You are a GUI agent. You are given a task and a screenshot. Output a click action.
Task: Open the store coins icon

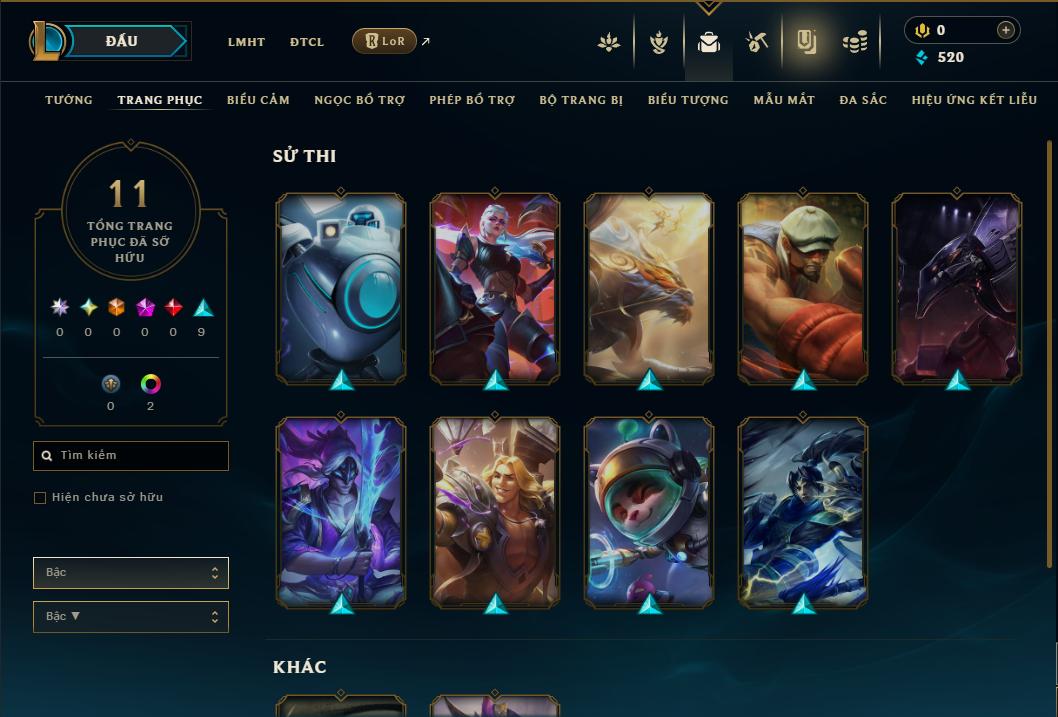point(854,42)
